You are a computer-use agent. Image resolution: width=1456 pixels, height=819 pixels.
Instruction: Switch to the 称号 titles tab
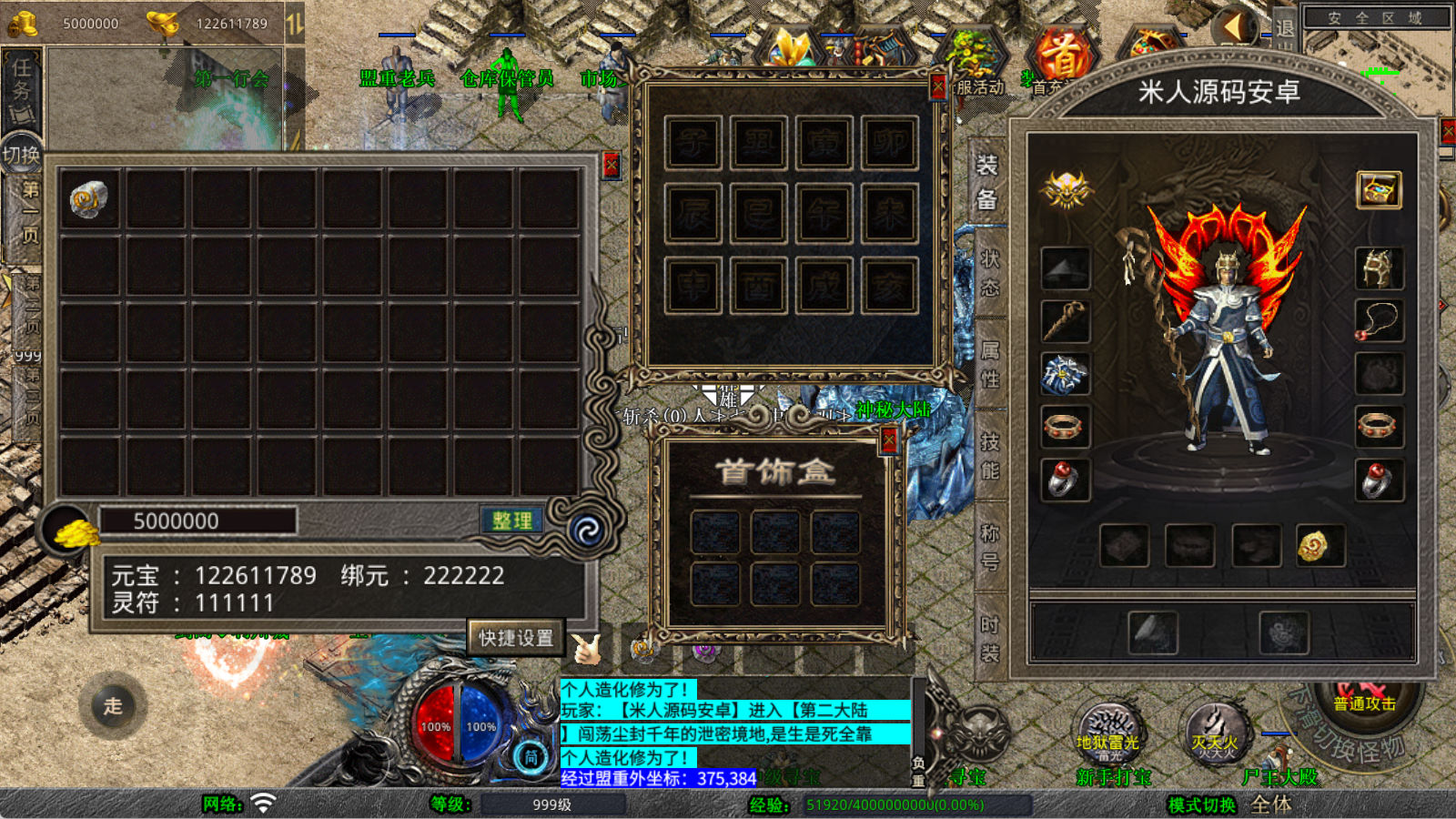(x=989, y=546)
